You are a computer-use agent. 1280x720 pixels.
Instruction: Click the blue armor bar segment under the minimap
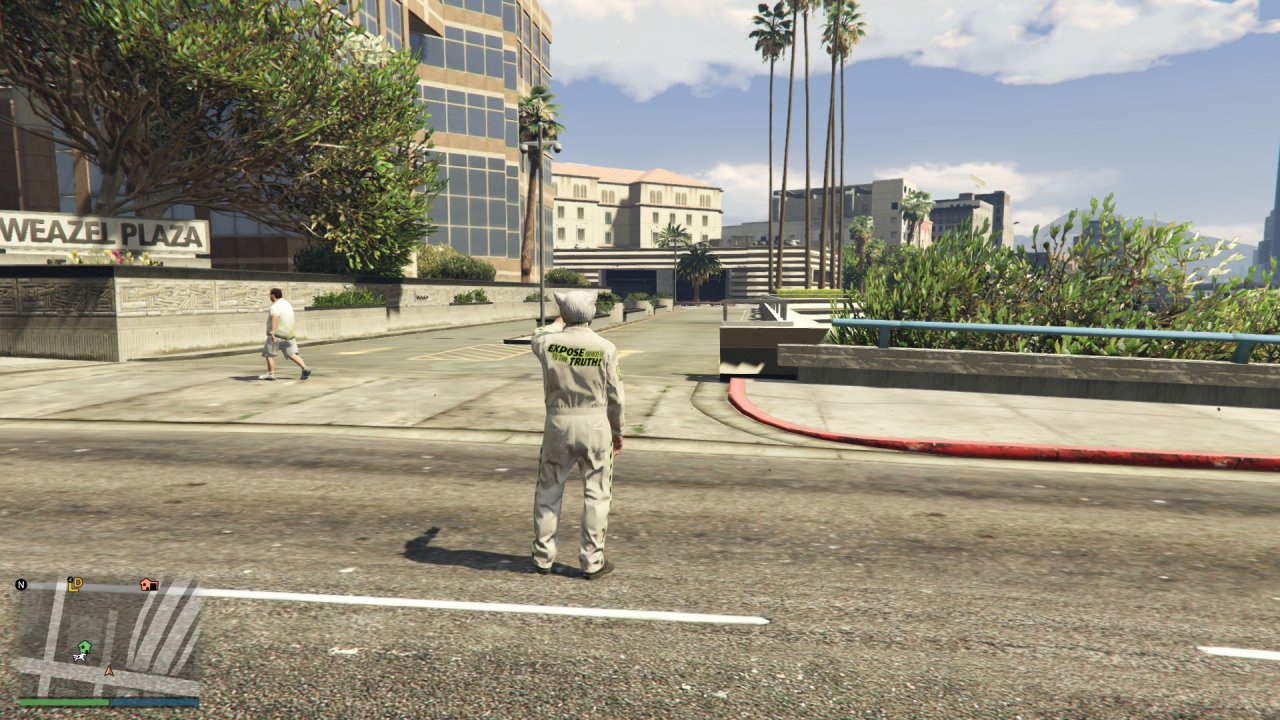point(155,702)
